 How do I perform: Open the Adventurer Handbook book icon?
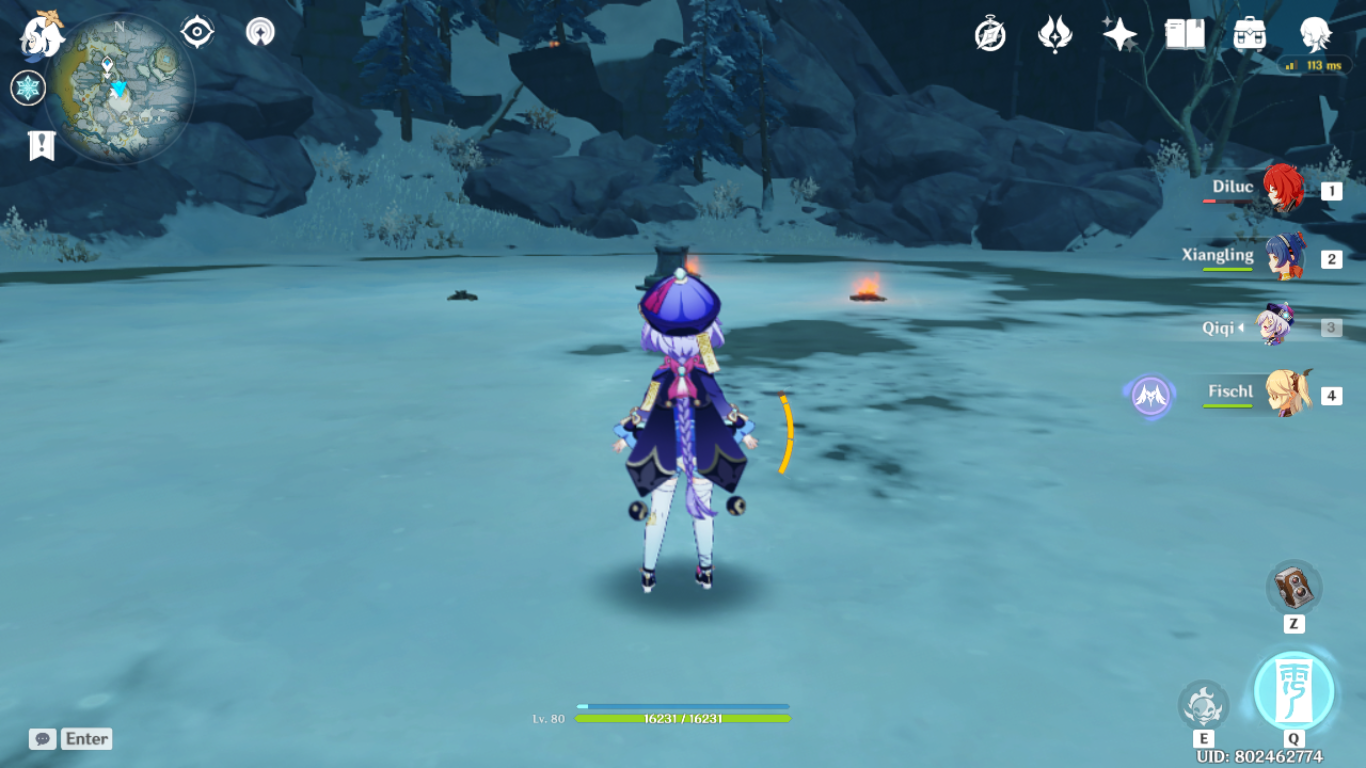pyautogui.click(x=1184, y=35)
